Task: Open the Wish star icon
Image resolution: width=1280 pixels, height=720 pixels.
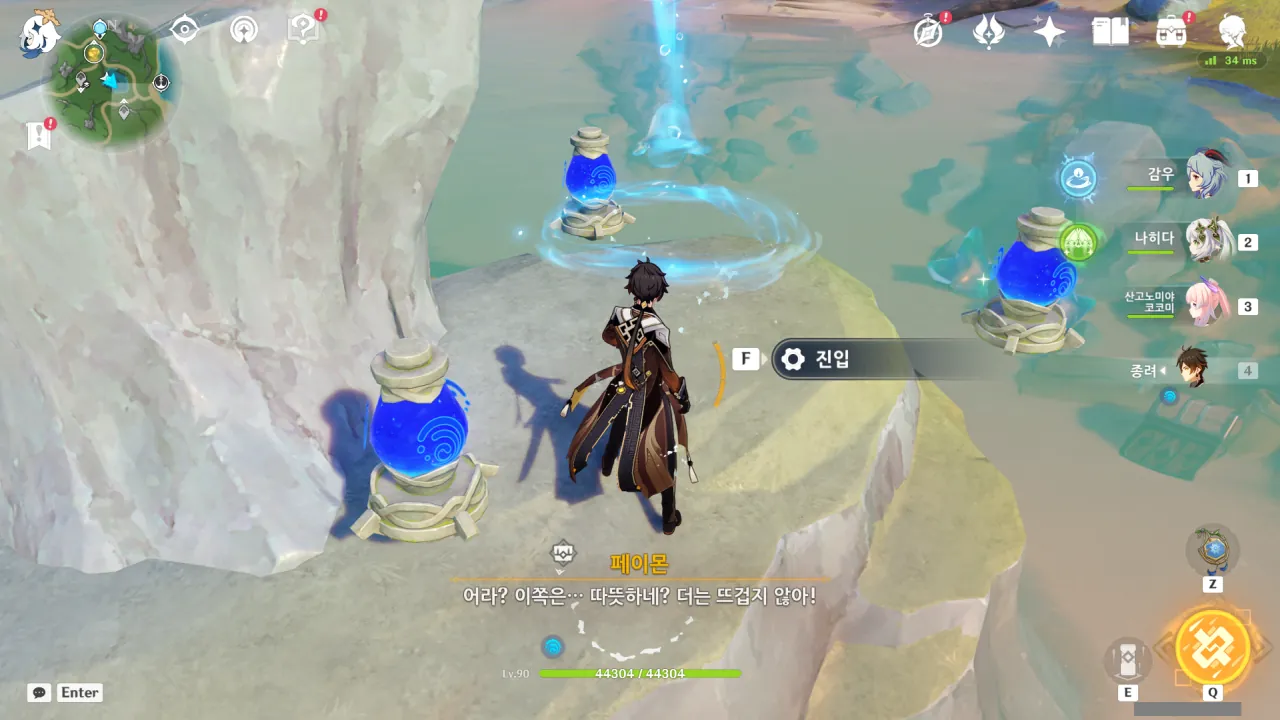Action: click(1049, 32)
